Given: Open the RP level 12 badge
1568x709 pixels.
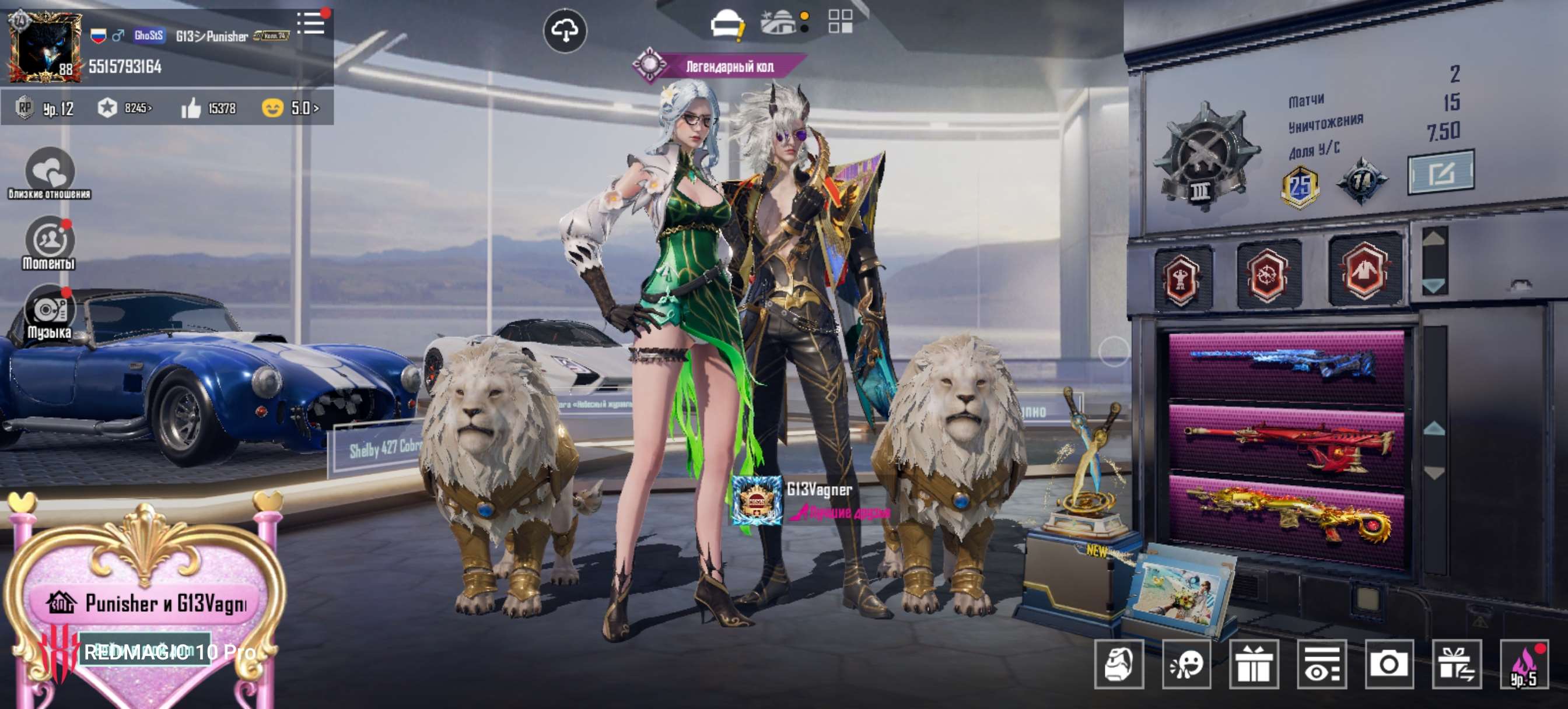Looking at the screenshot, I should tap(45, 108).
